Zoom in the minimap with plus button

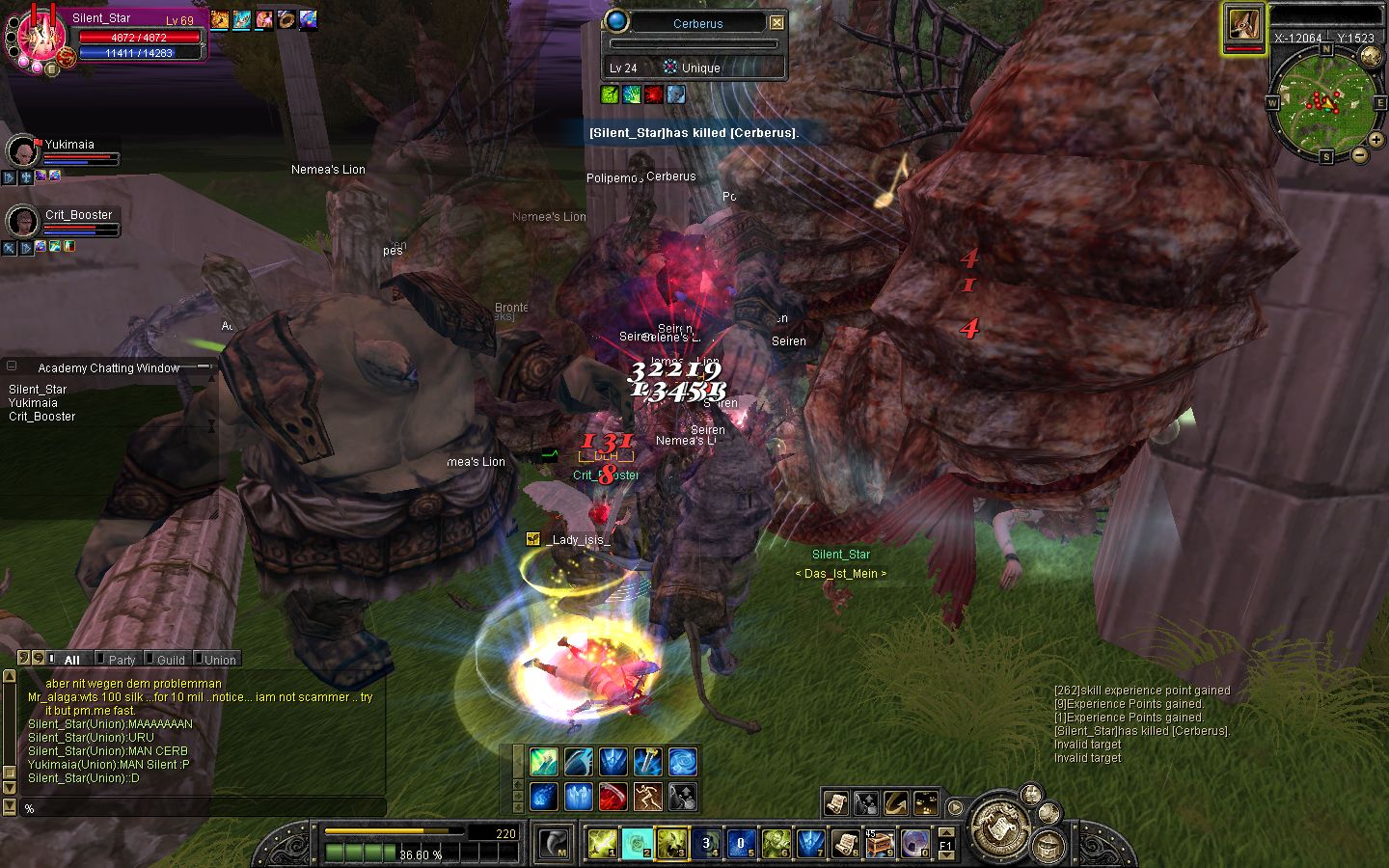pos(1376,140)
